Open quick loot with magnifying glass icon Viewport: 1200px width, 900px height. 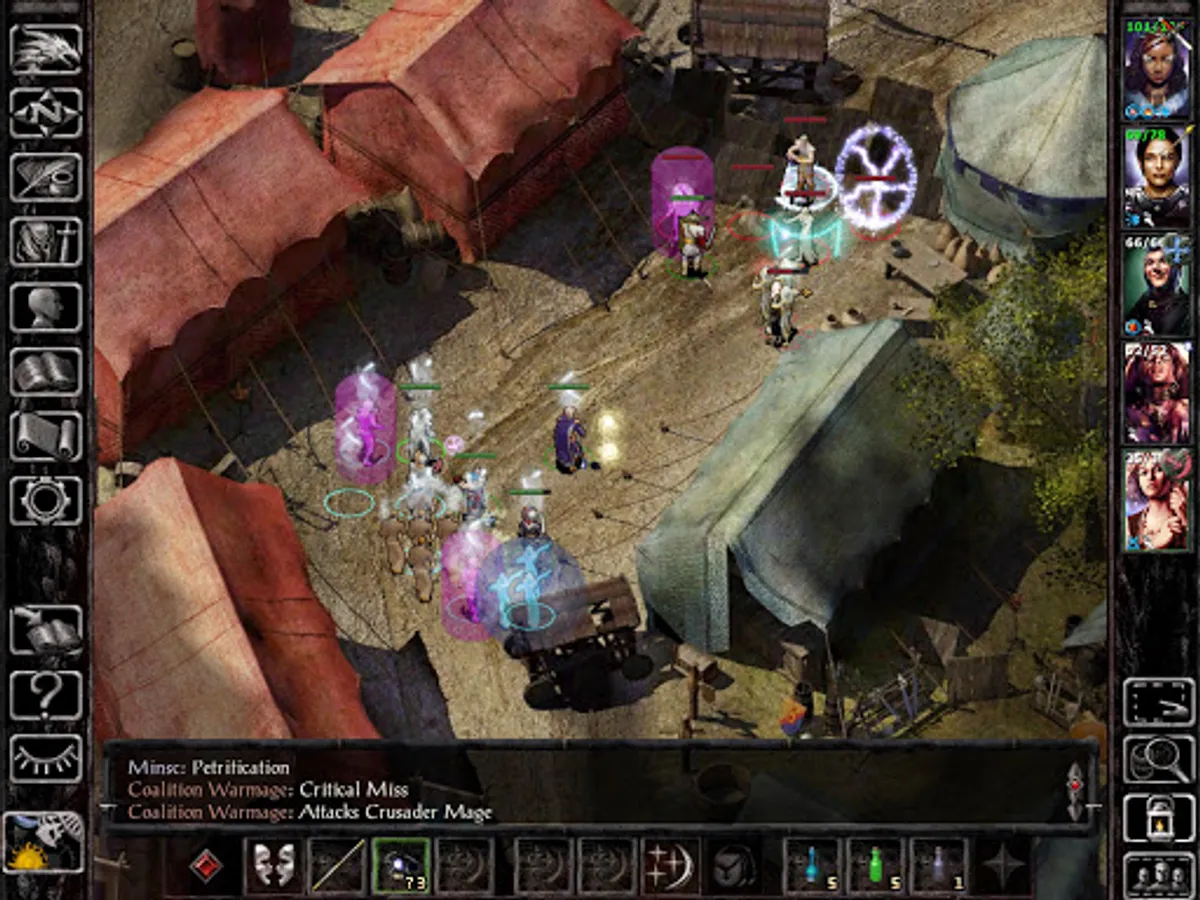[x=1159, y=759]
